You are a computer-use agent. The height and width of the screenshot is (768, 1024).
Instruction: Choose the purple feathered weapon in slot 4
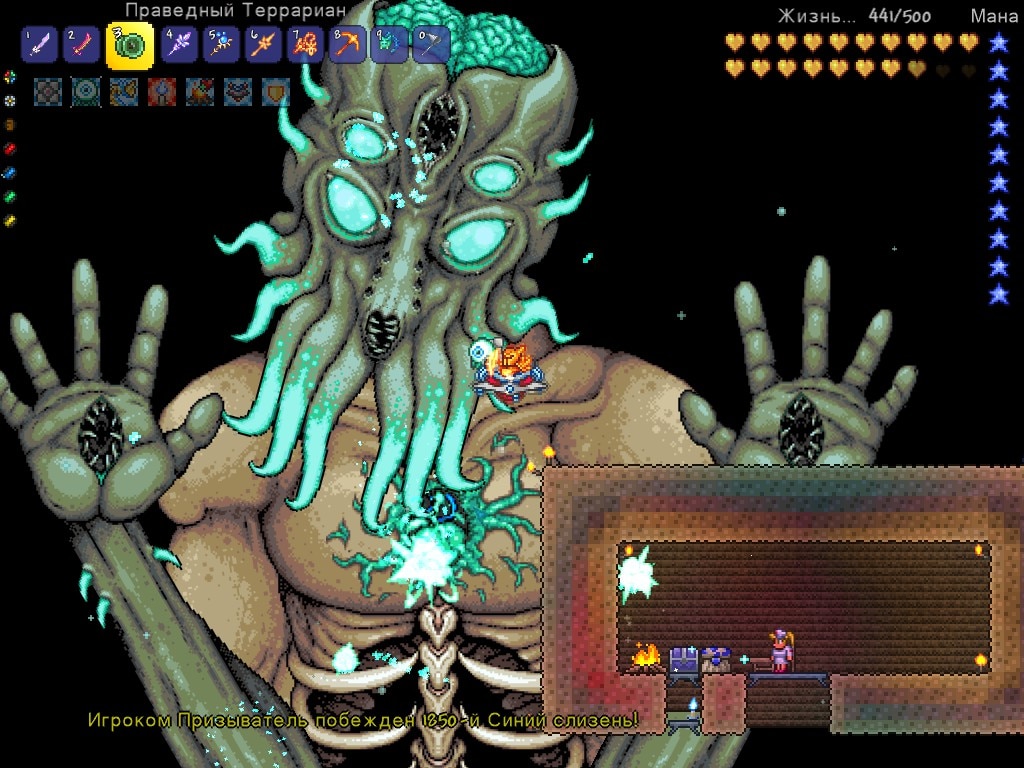pos(179,45)
